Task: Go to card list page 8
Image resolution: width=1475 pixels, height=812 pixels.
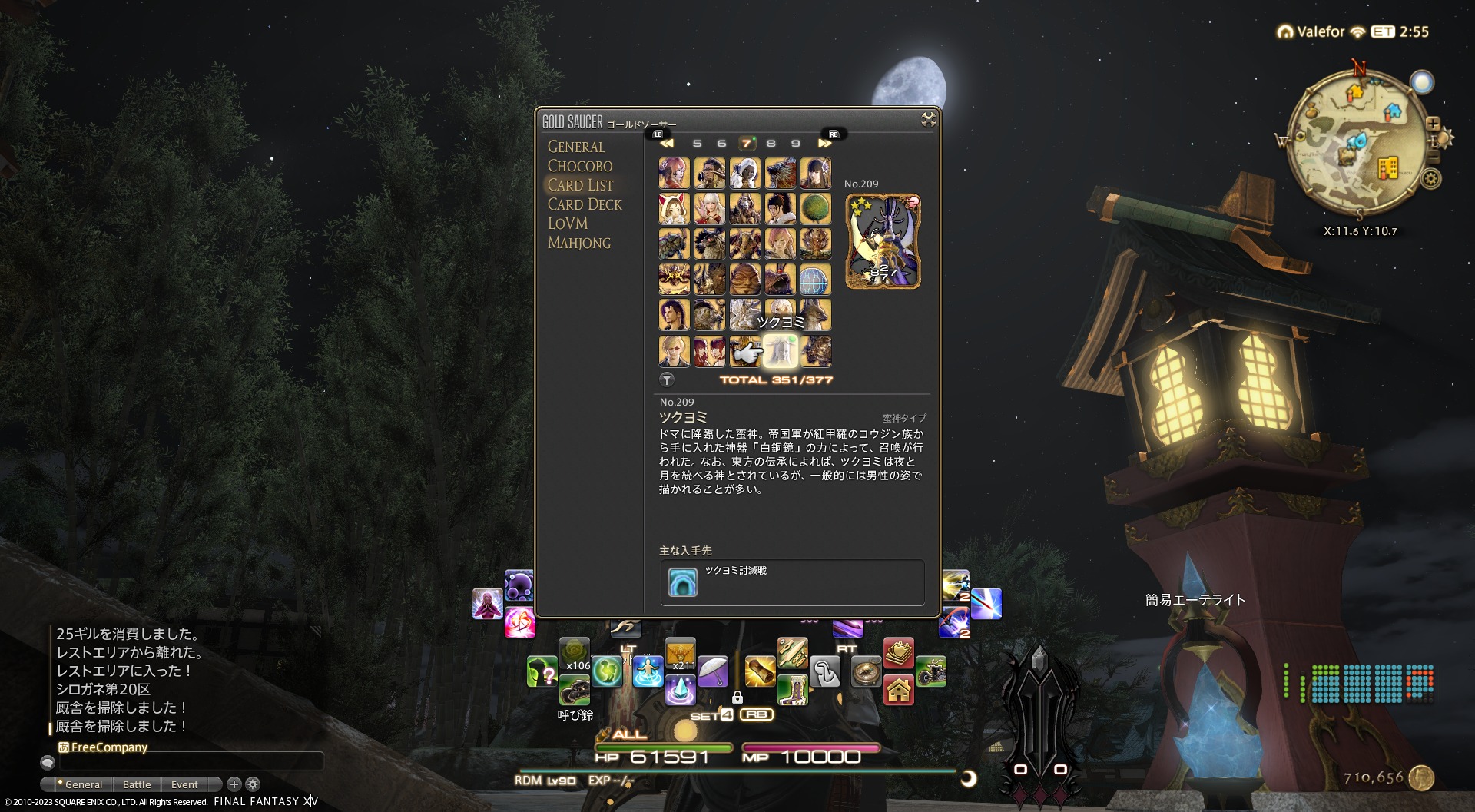Action: point(771,144)
